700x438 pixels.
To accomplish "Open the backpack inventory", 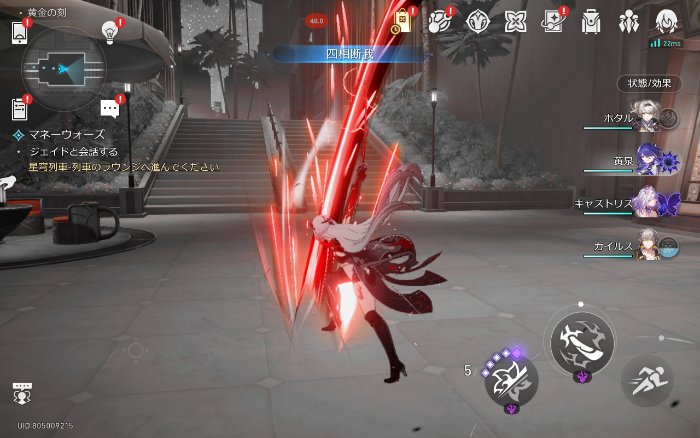I will pos(590,22).
